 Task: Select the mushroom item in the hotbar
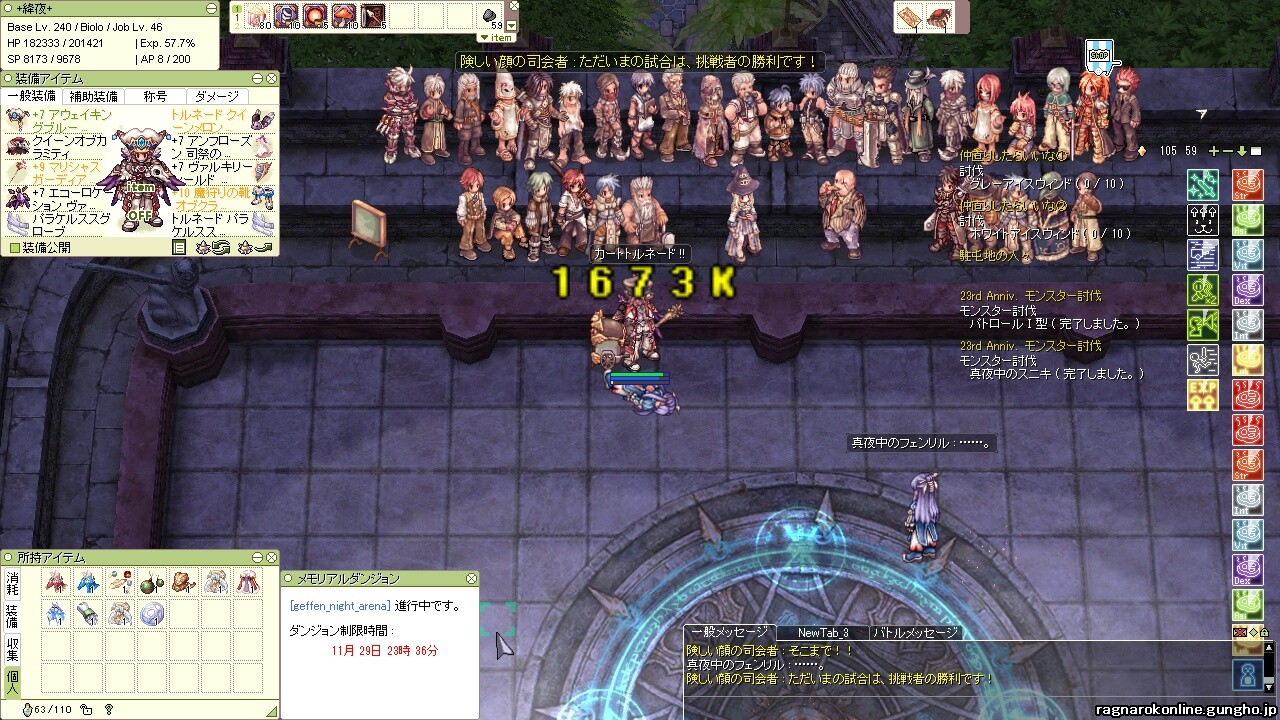coord(343,15)
